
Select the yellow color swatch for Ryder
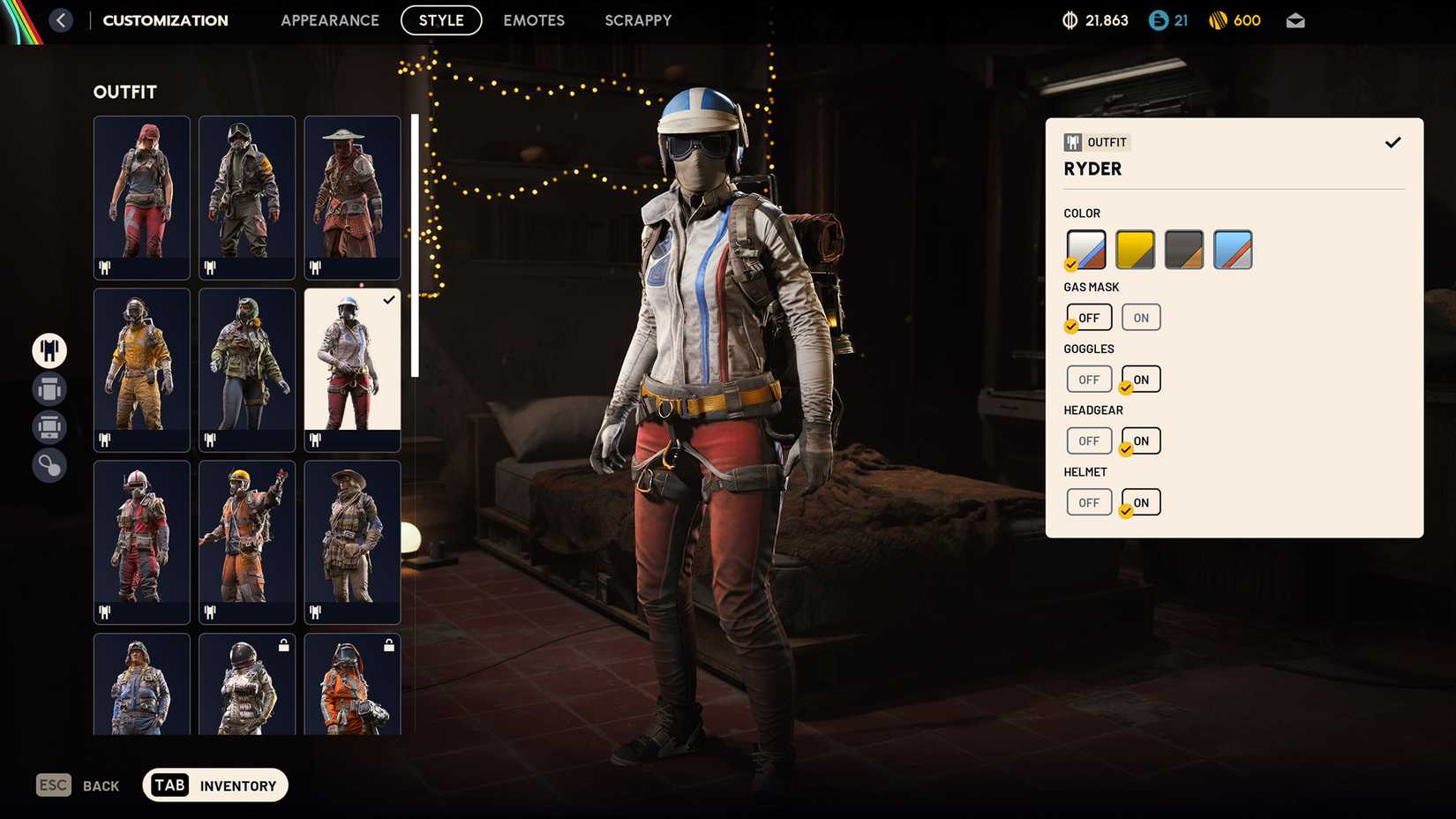click(x=1136, y=249)
